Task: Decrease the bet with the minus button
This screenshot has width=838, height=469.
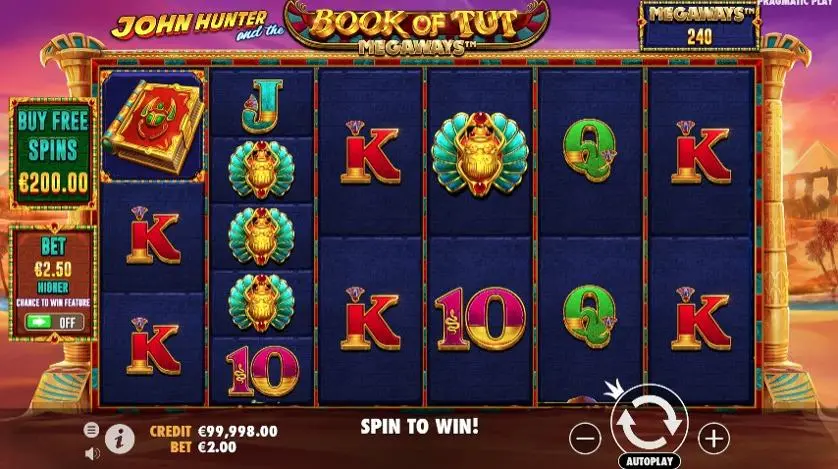Action: coord(585,437)
